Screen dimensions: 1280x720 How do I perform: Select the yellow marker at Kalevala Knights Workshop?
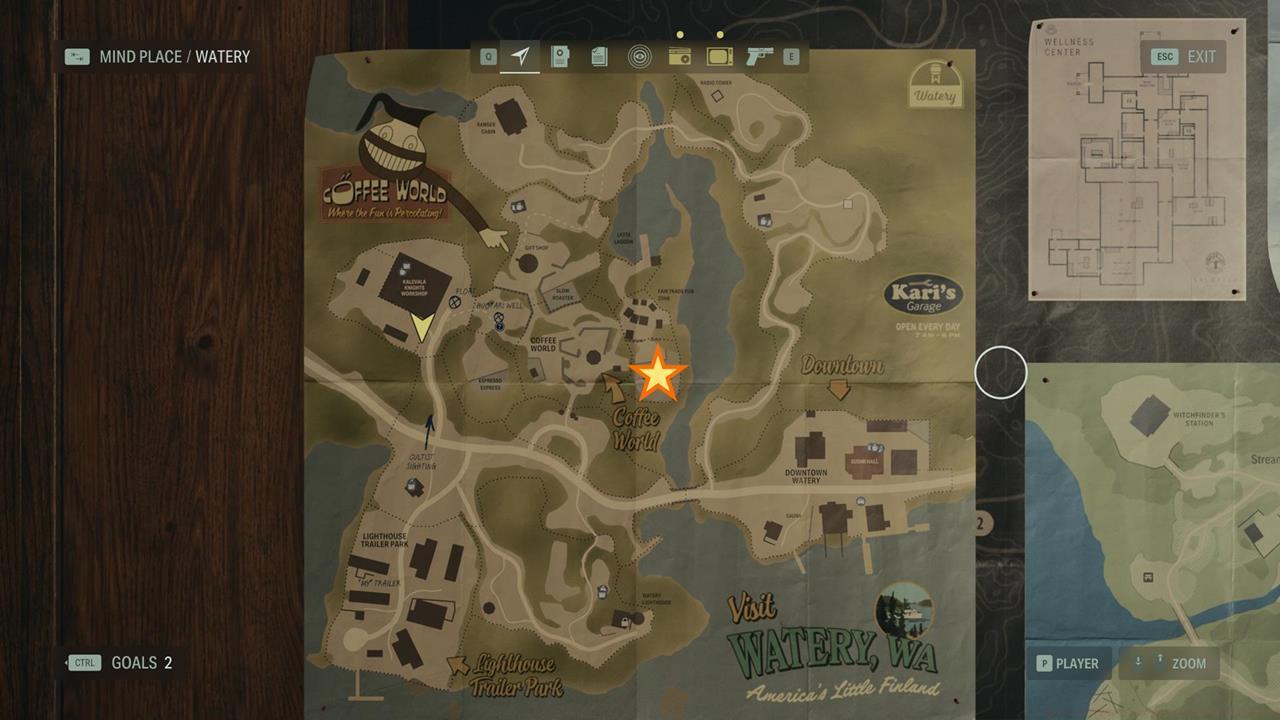pyautogui.click(x=424, y=323)
